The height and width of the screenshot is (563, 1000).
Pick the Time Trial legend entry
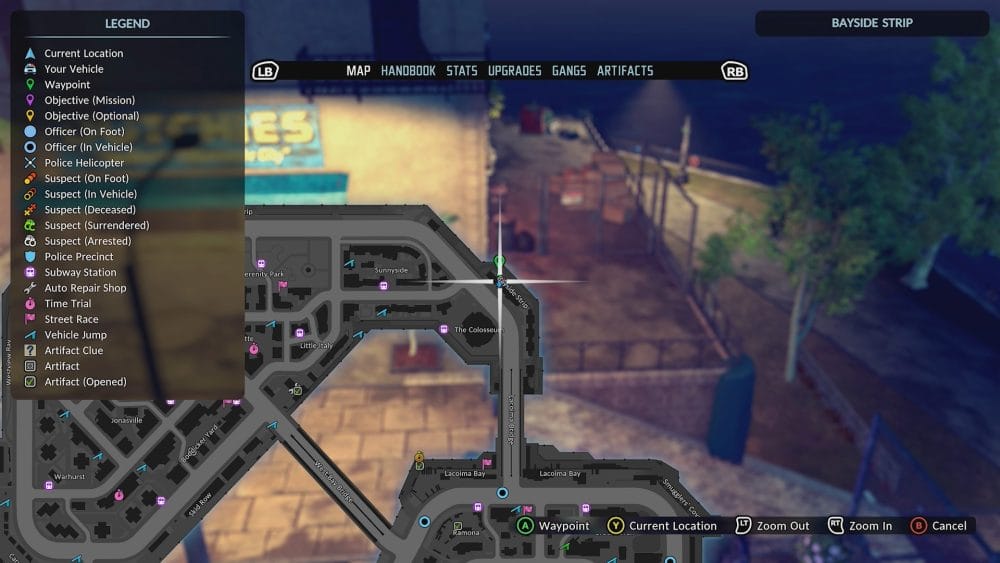67,304
